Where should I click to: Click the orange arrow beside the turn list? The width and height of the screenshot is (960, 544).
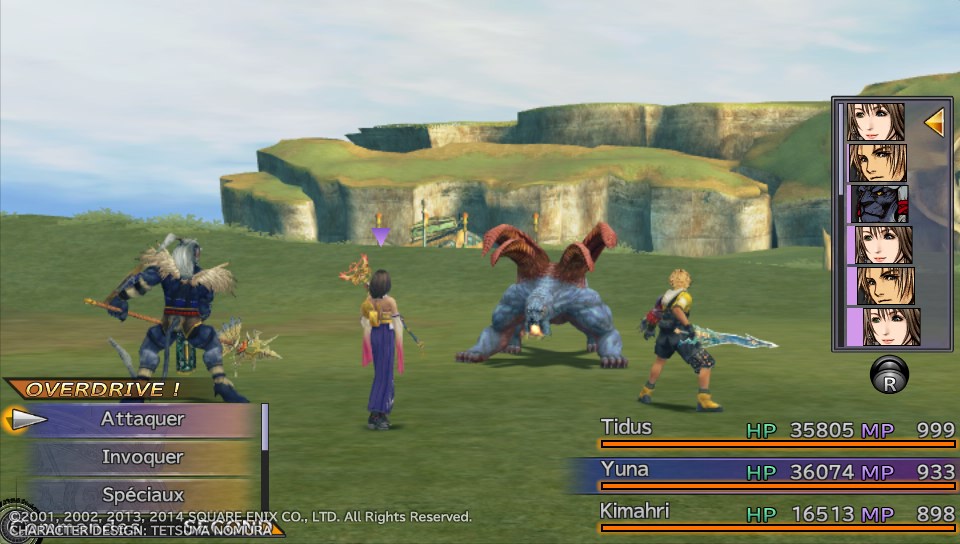click(934, 123)
